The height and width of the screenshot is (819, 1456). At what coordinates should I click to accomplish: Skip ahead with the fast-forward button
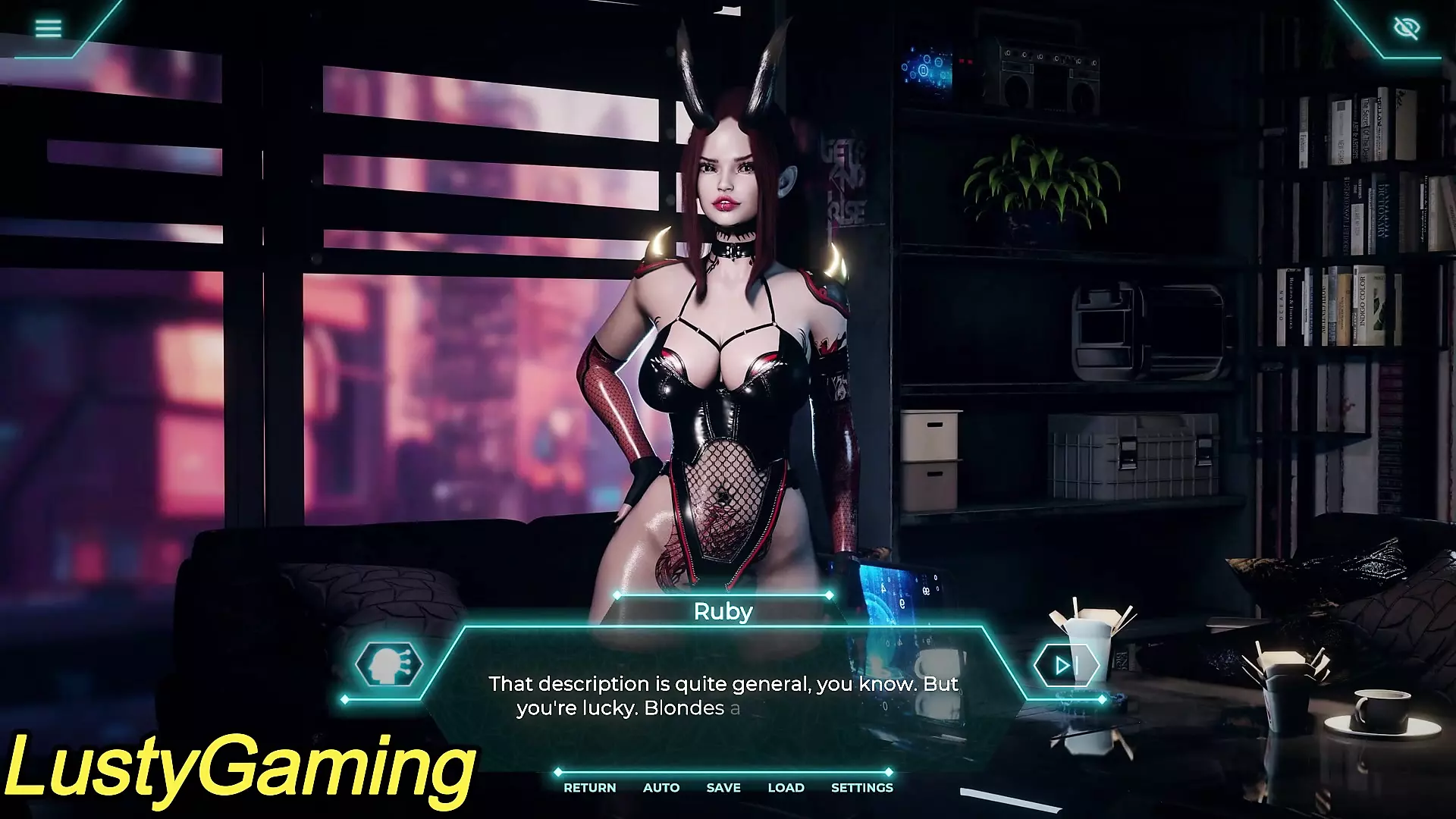[1065, 666]
